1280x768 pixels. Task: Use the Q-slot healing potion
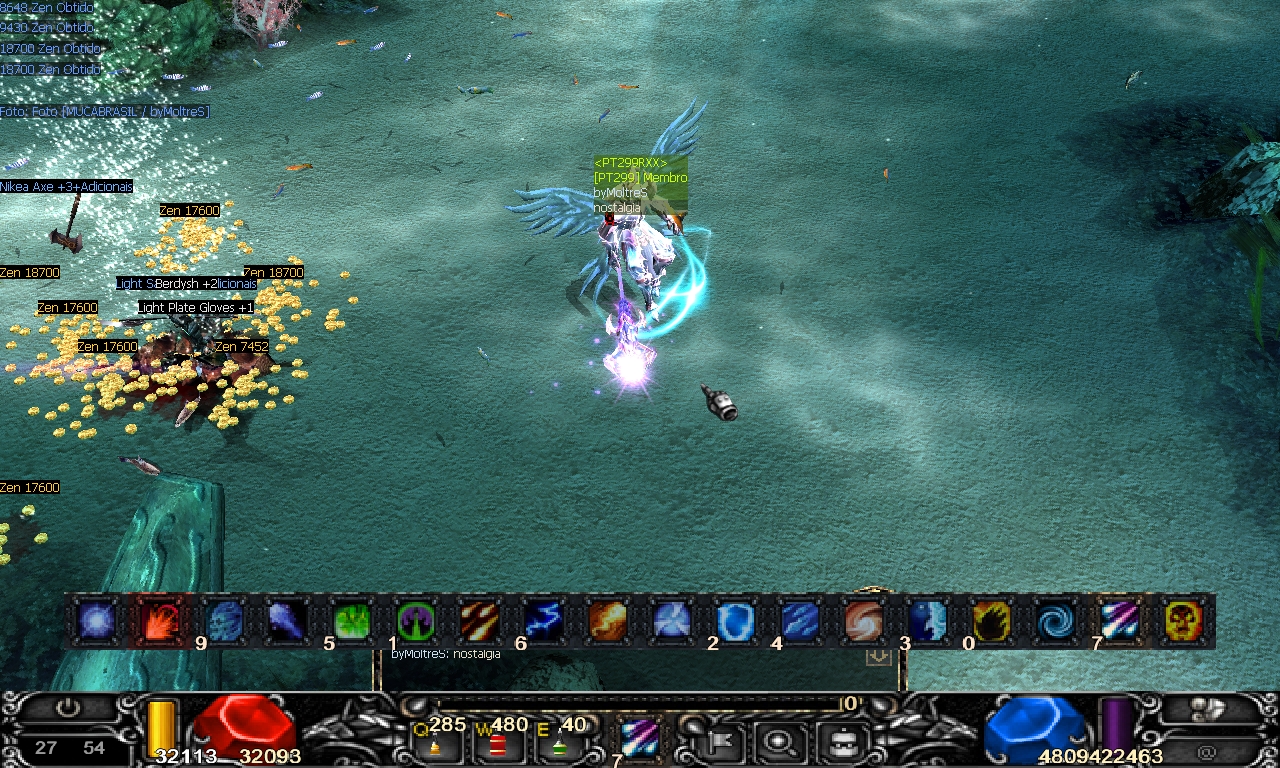pos(435,743)
